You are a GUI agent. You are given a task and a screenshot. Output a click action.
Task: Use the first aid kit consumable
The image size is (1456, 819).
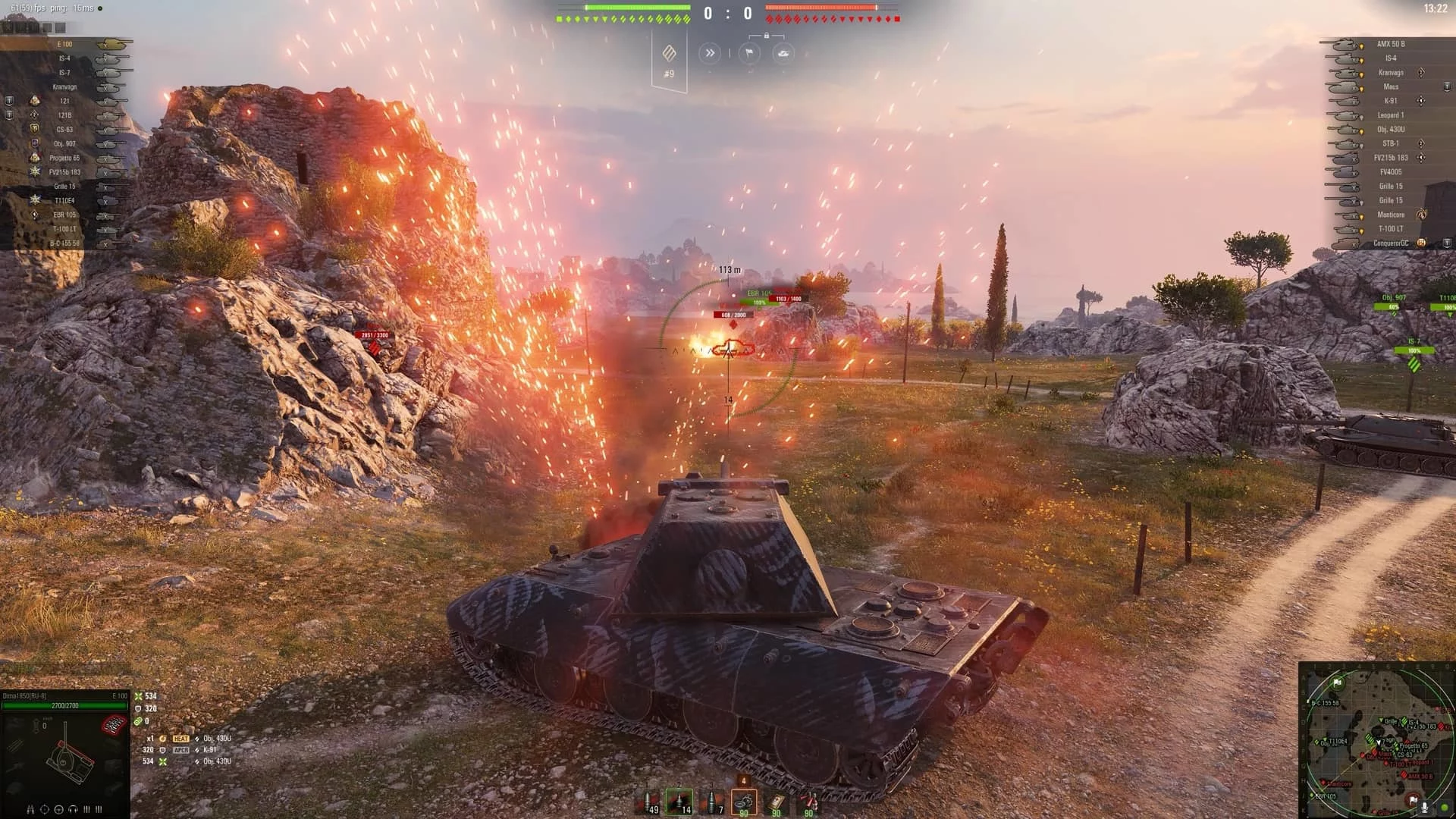coord(776,802)
